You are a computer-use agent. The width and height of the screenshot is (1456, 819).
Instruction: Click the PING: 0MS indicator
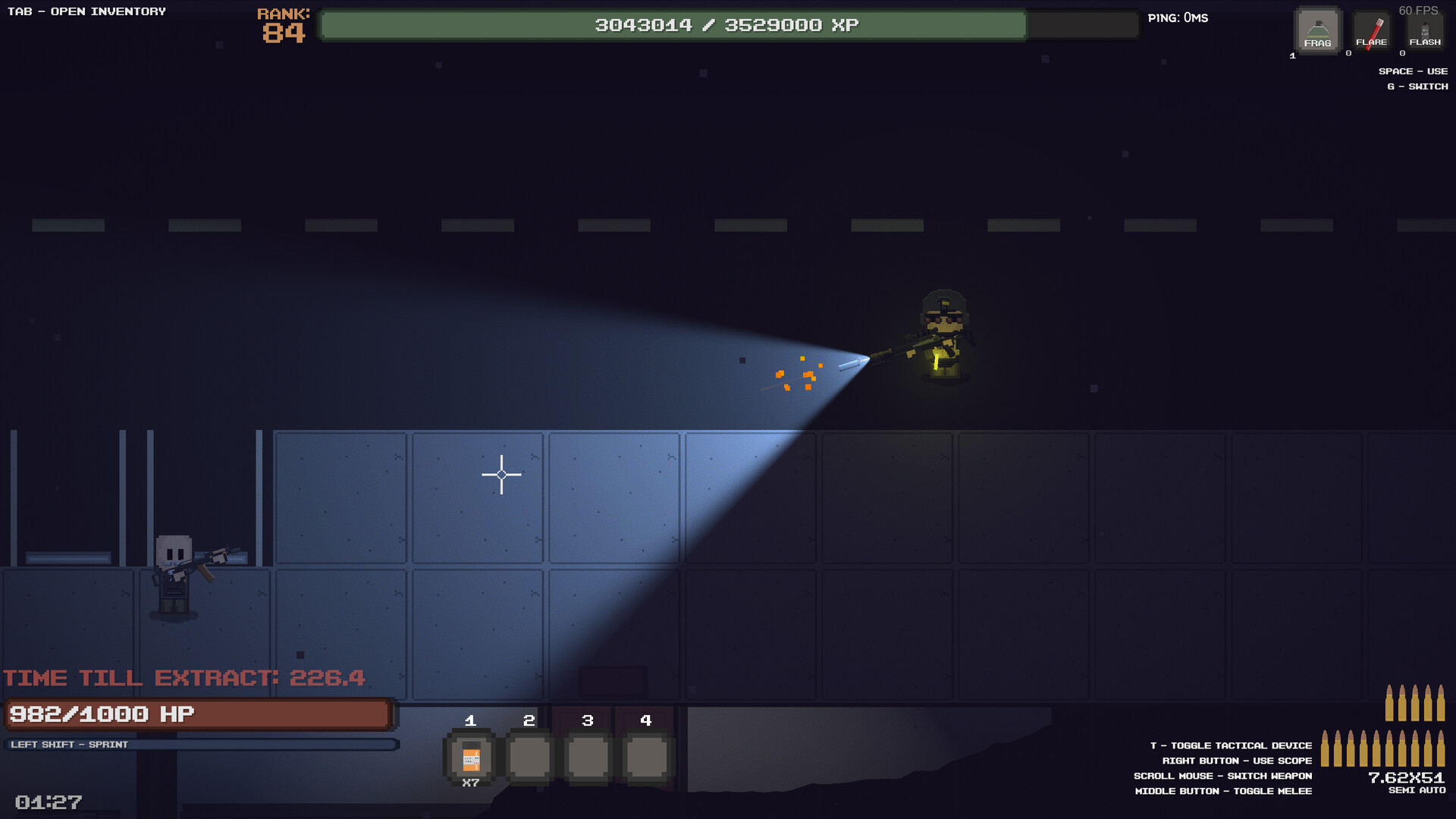pyautogui.click(x=1179, y=17)
